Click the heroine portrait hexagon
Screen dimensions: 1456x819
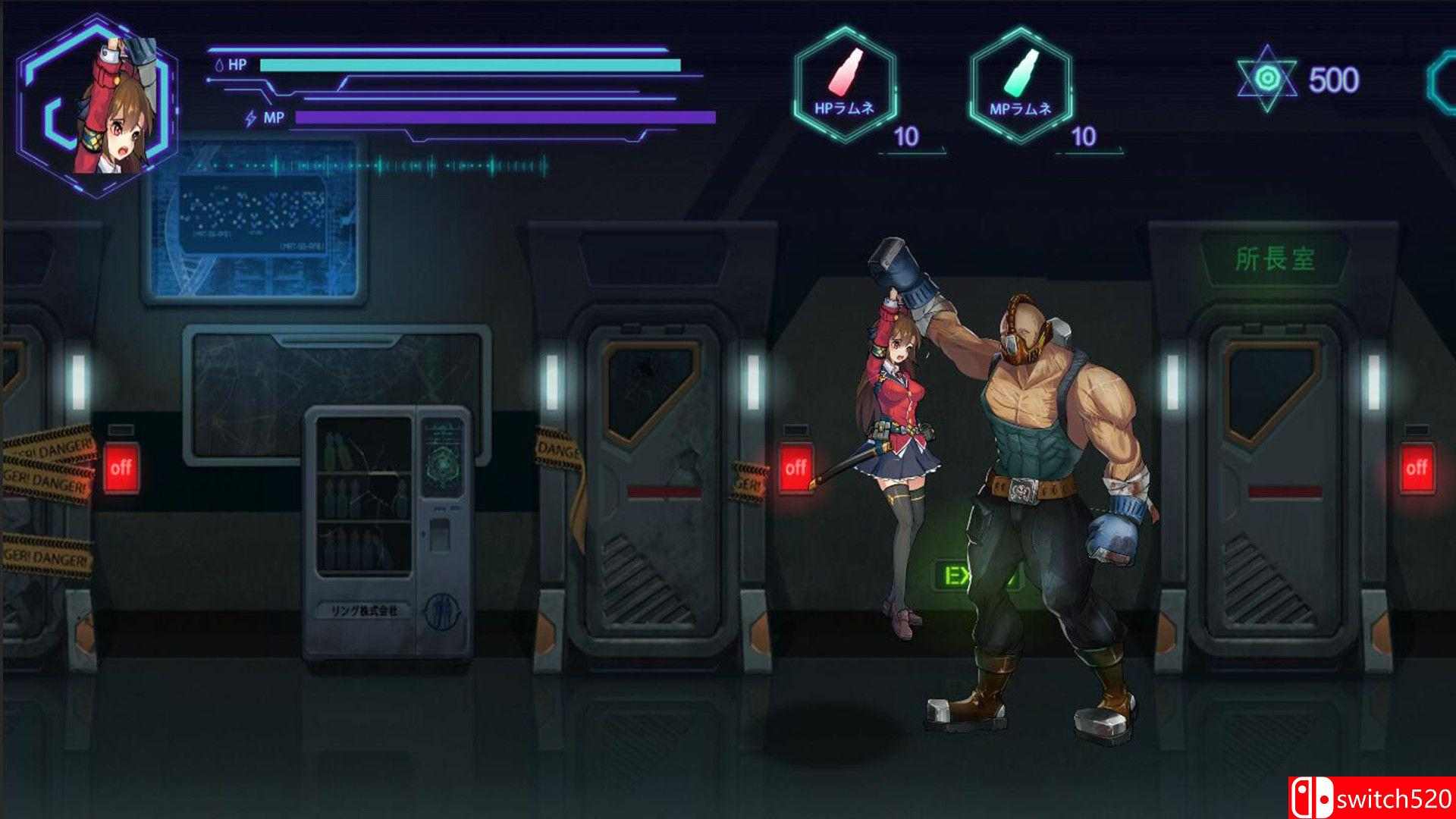coord(97,105)
